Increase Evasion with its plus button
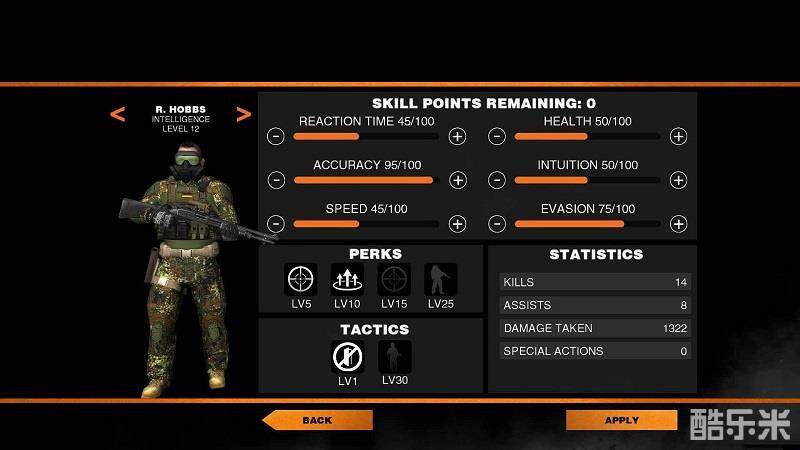Viewport: 800px width, 450px height. [x=678, y=224]
